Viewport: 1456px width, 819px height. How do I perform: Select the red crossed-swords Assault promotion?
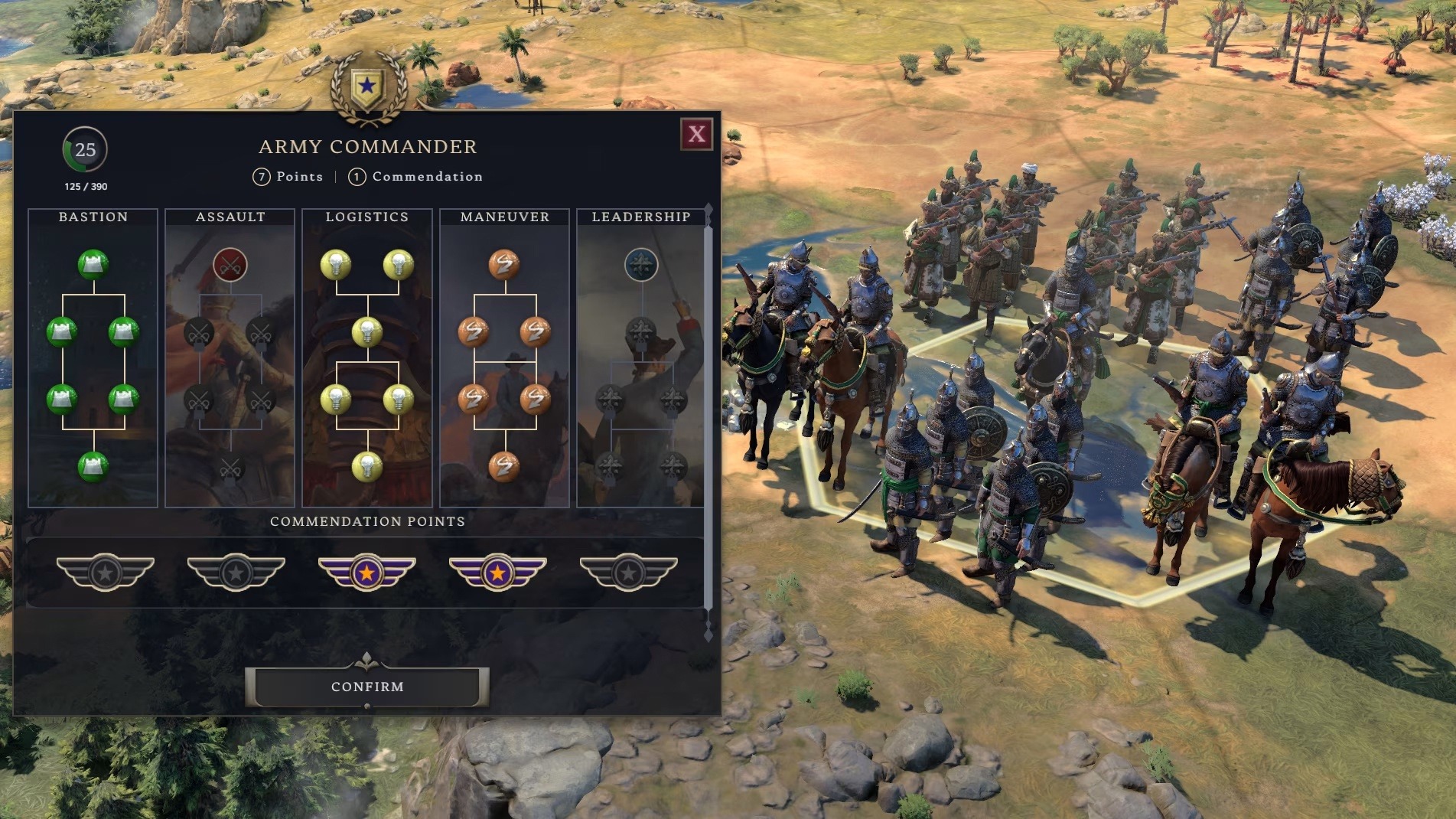point(230,265)
